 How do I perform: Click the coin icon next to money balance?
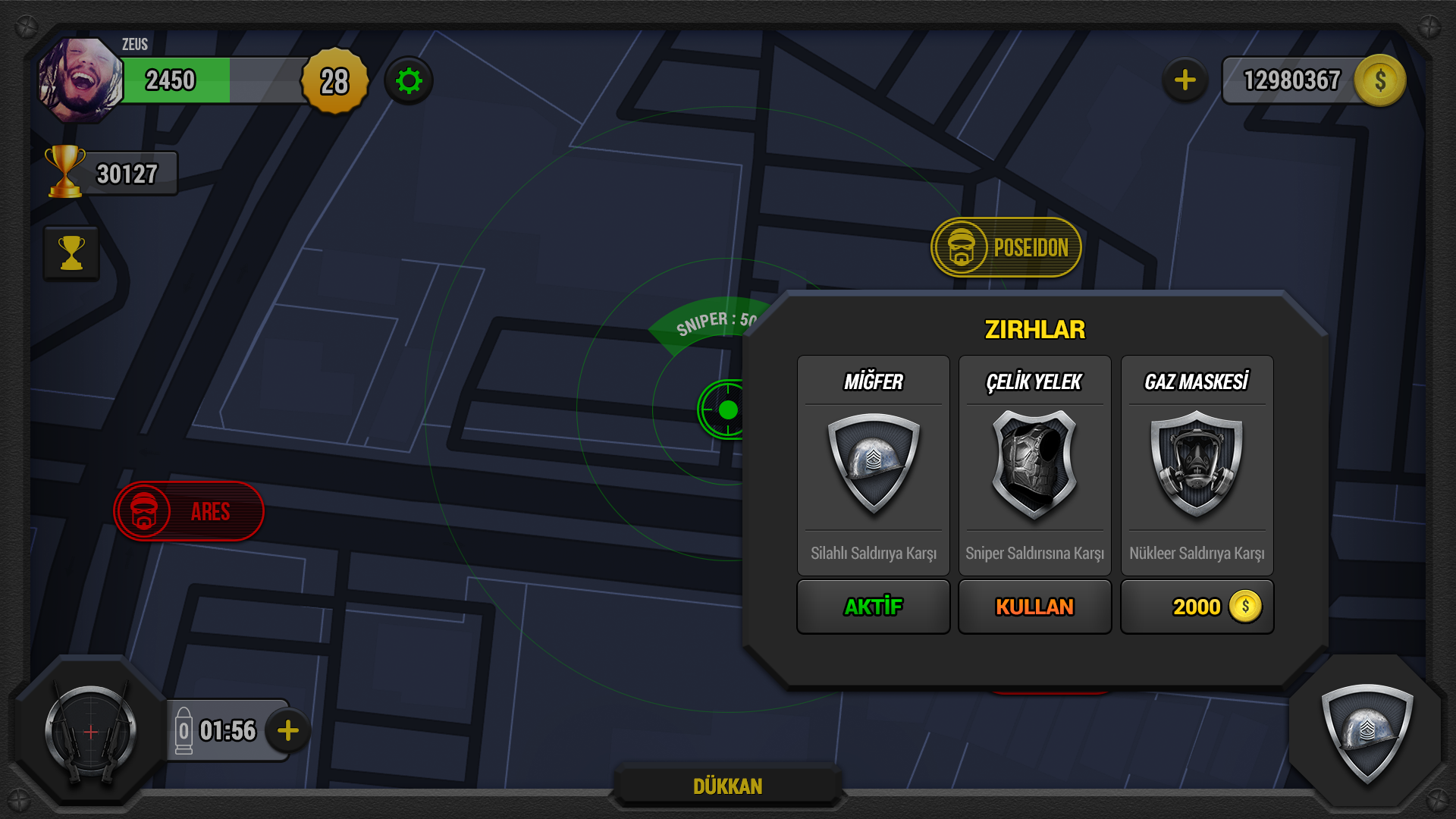tap(1380, 79)
